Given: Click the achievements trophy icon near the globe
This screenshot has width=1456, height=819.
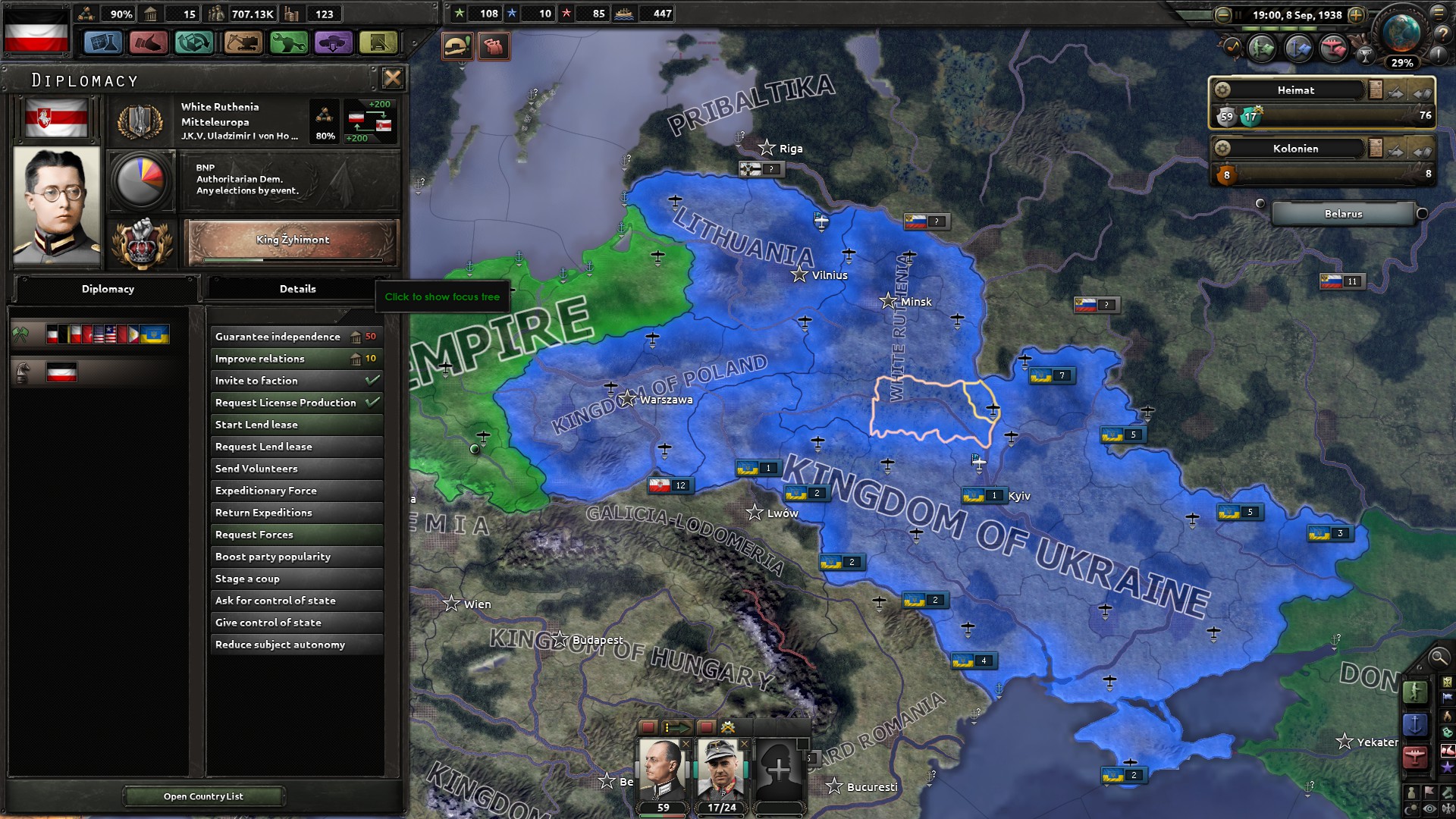Looking at the screenshot, I should (1365, 57).
